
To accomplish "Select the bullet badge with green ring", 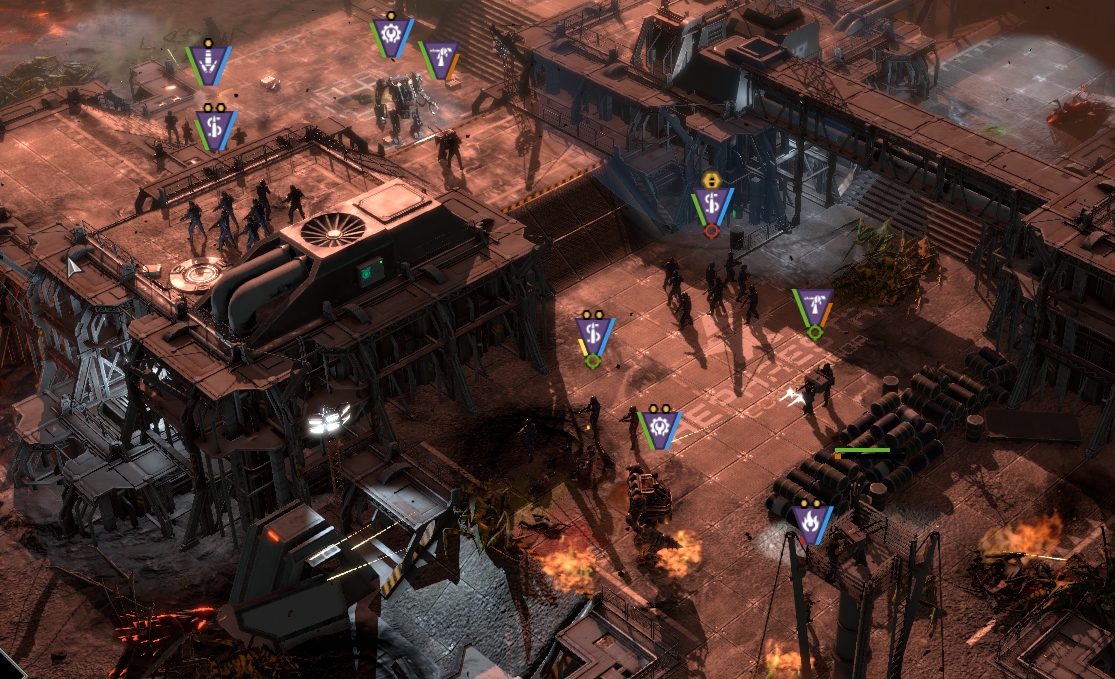I will coord(594,332).
